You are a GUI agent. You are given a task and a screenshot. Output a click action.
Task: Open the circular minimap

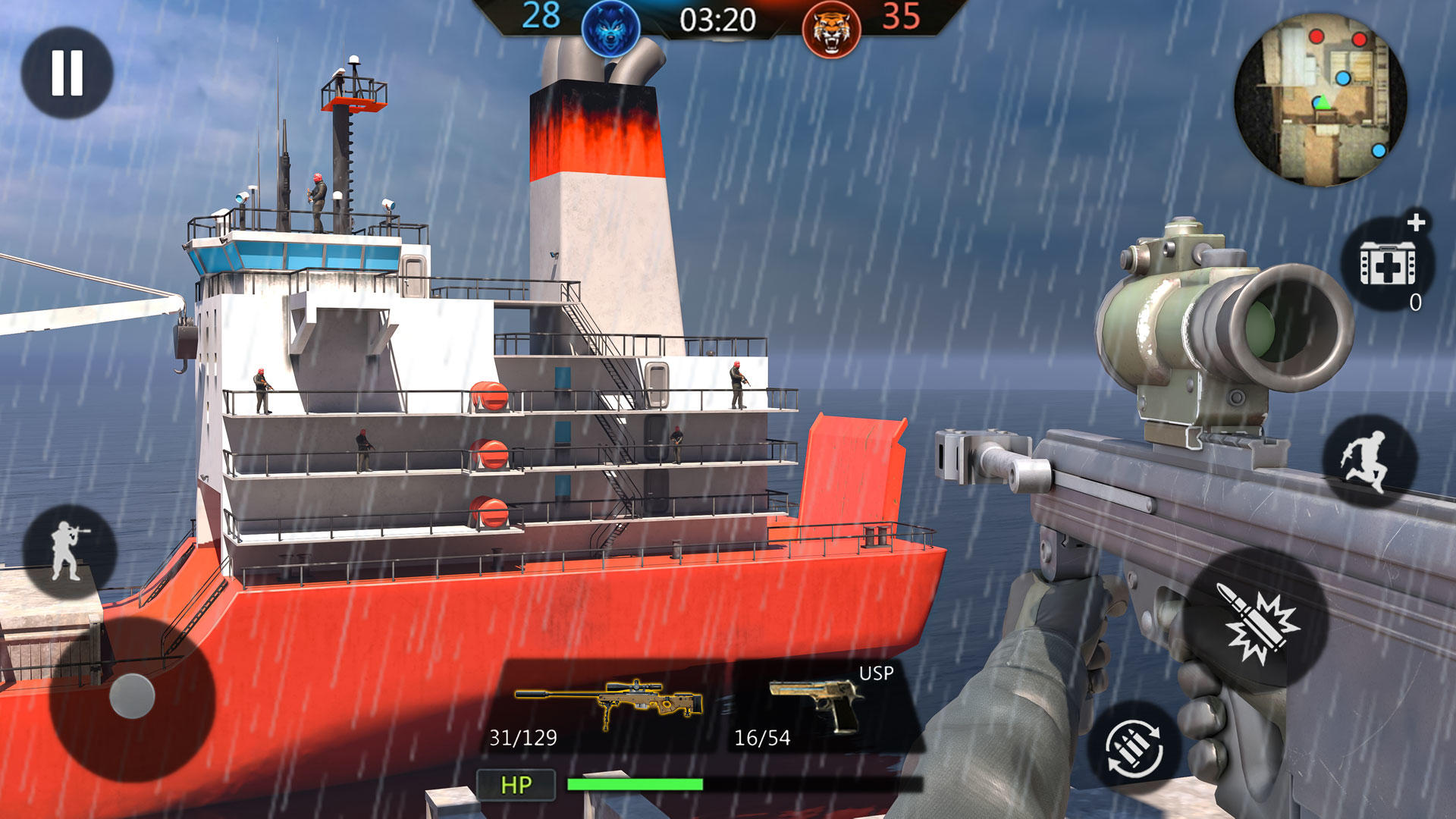click(x=1320, y=99)
